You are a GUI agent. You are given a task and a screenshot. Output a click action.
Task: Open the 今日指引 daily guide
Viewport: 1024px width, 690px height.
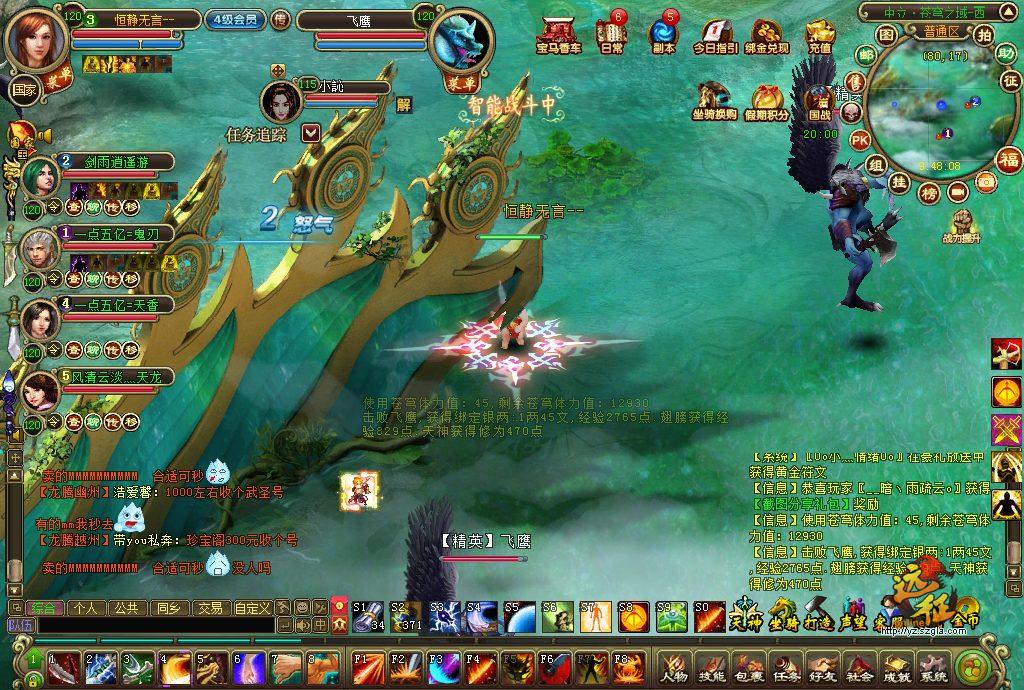[x=715, y=34]
